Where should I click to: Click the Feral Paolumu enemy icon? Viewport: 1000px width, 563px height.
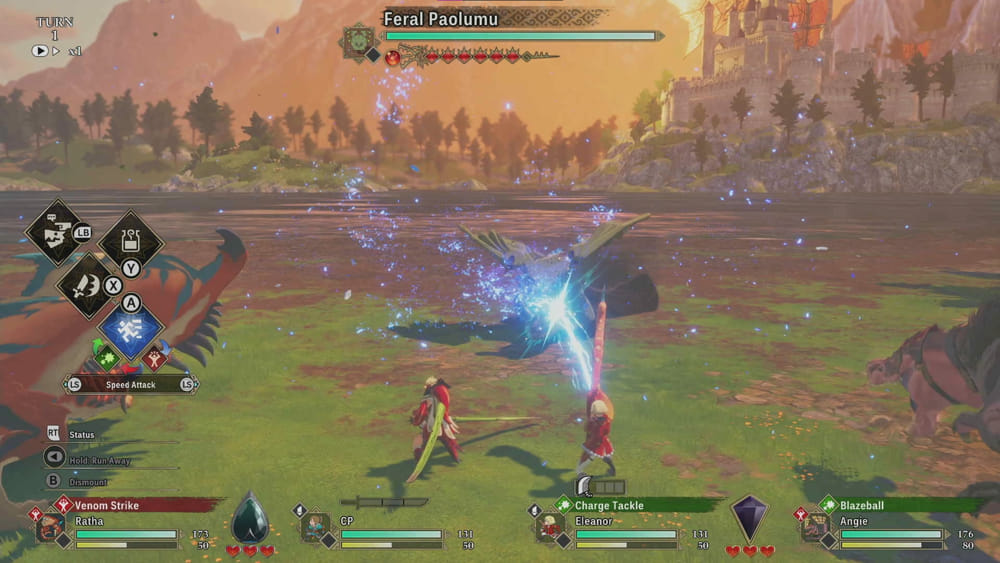[357, 41]
